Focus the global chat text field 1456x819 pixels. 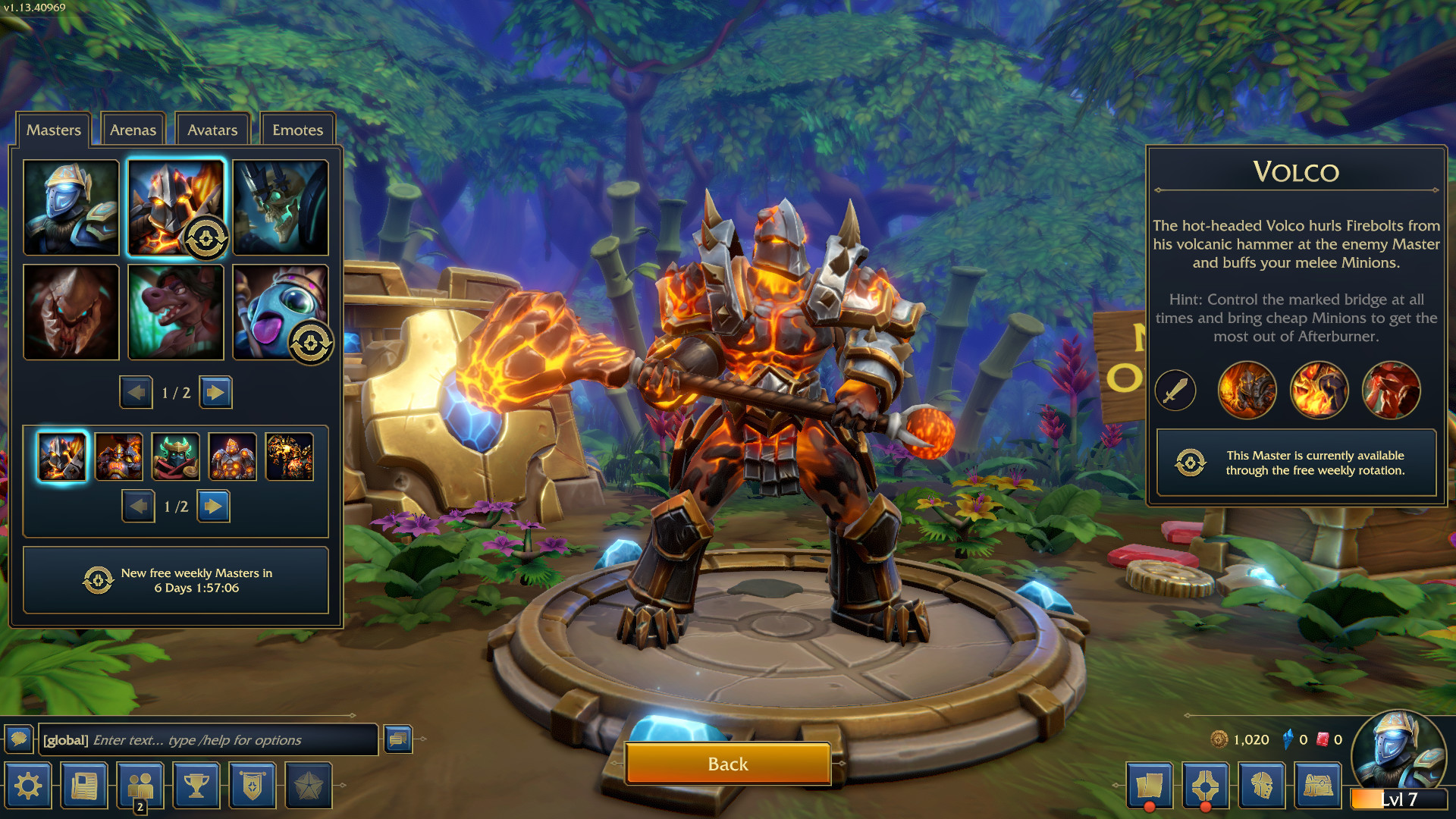point(209,740)
